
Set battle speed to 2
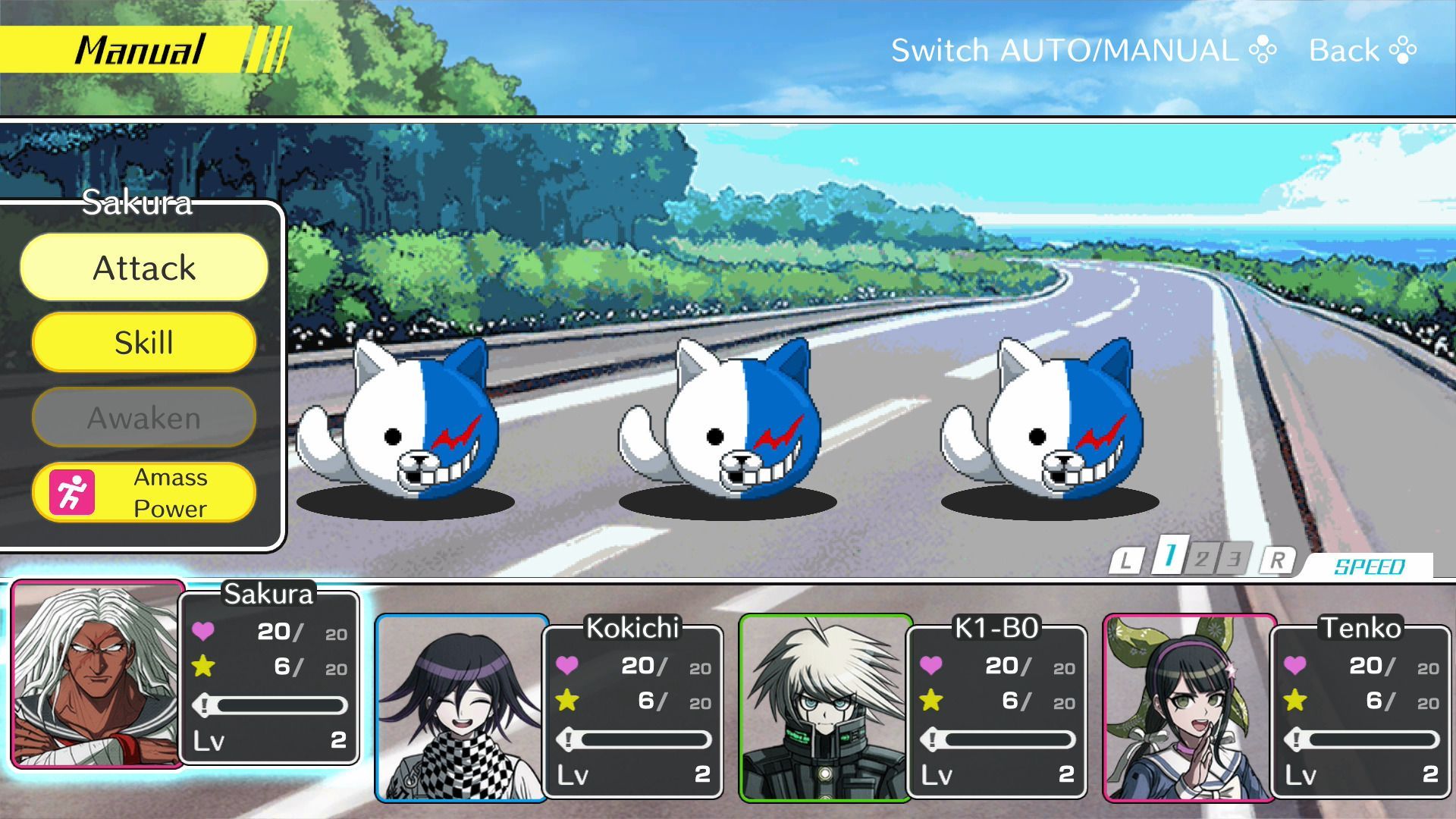pyautogui.click(x=1202, y=560)
